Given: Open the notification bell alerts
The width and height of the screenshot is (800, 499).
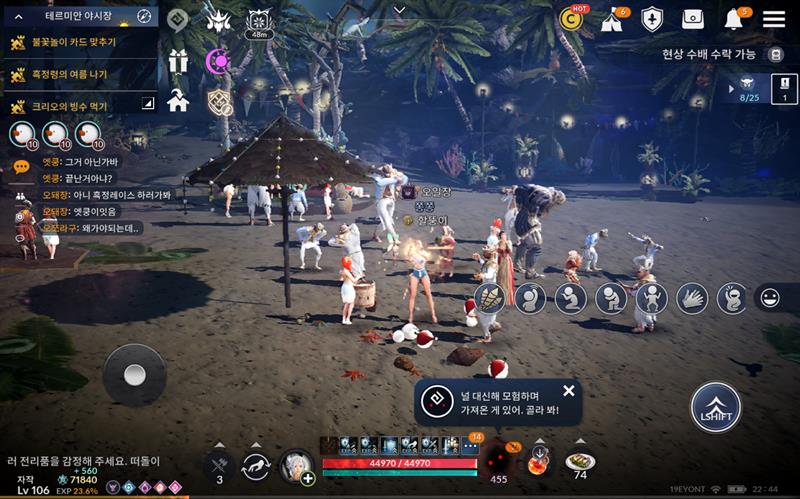Looking at the screenshot, I should [x=734, y=19].
